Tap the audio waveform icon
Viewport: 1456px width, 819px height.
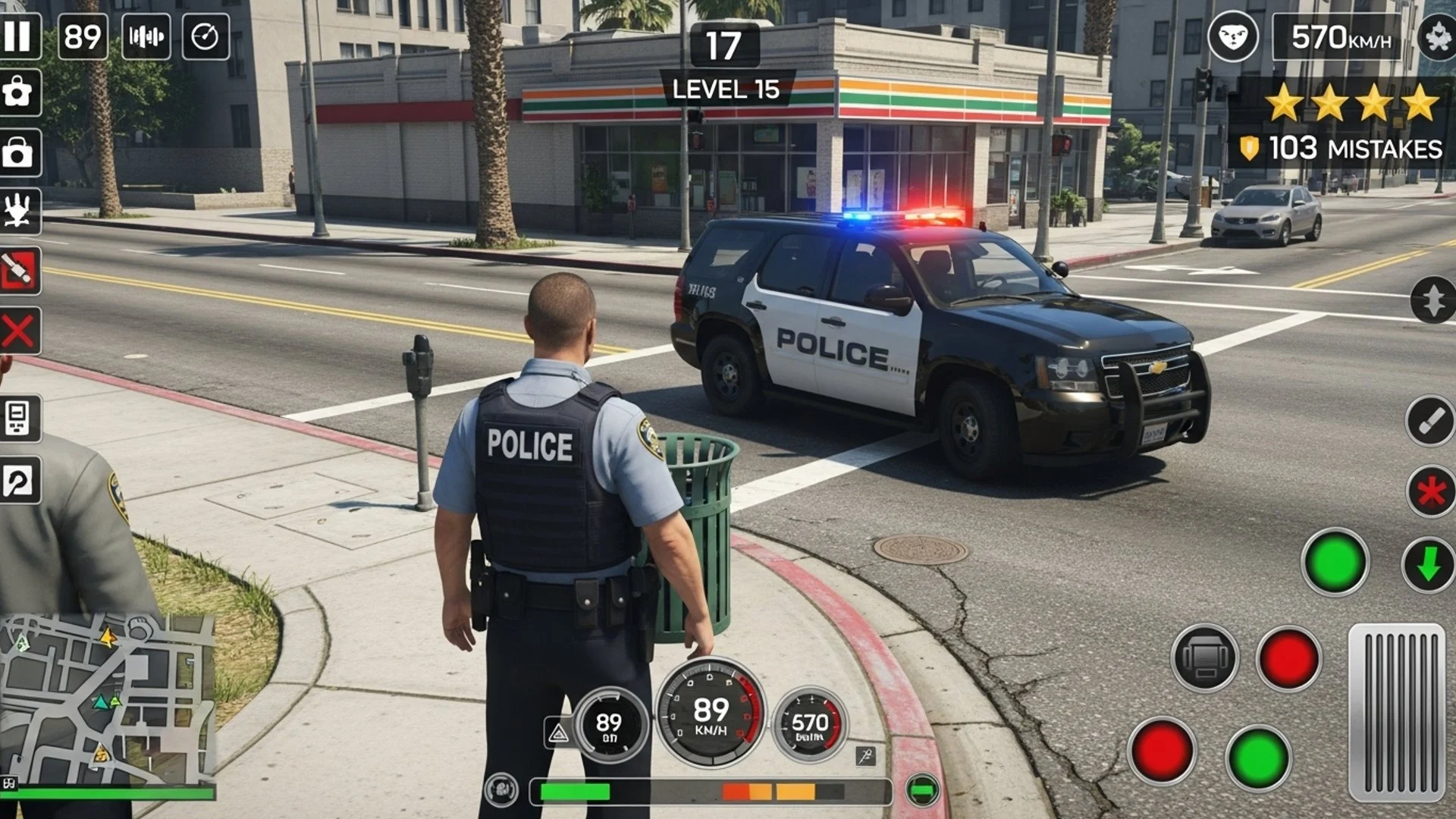146,36
